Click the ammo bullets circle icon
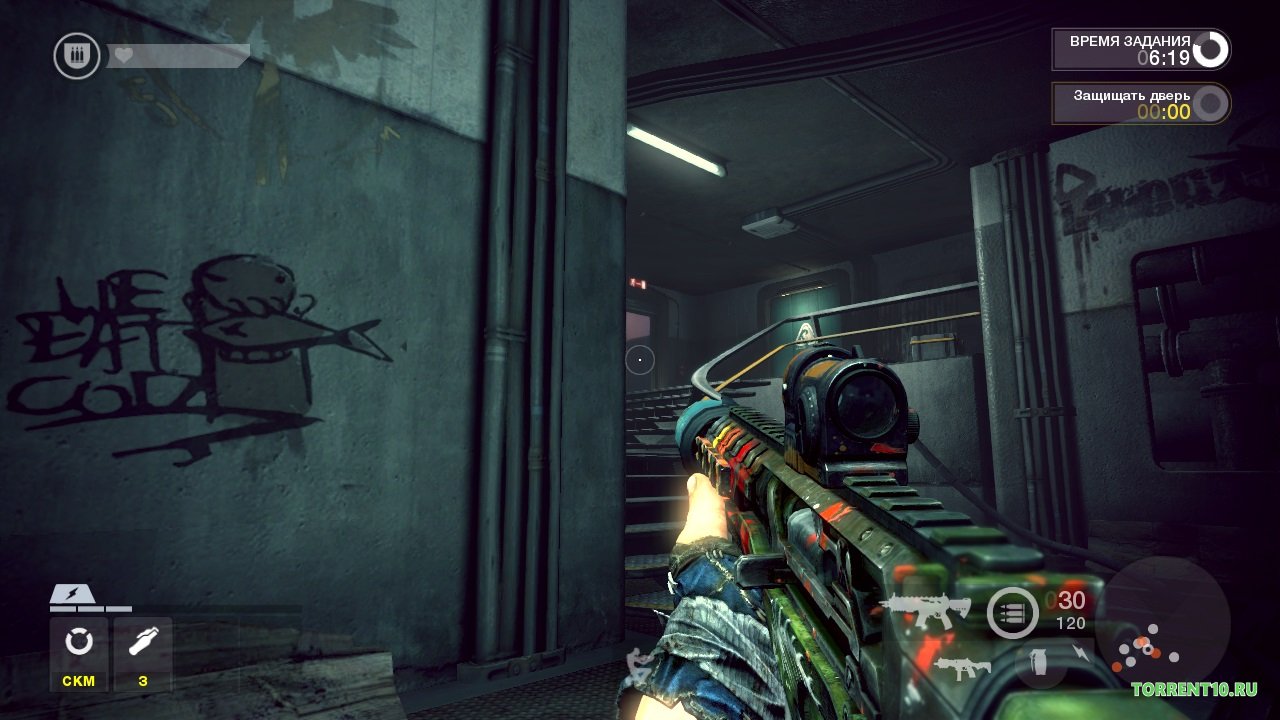 [x=1012, y=612]
